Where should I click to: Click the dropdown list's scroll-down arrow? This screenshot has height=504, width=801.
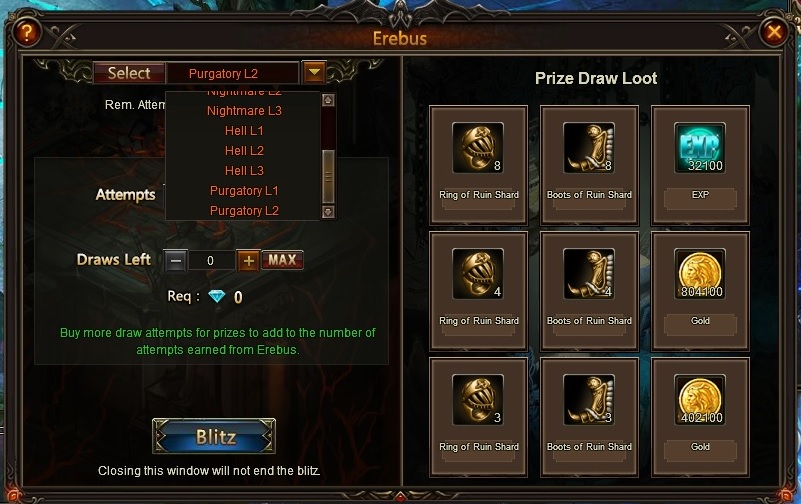(327, 212)
